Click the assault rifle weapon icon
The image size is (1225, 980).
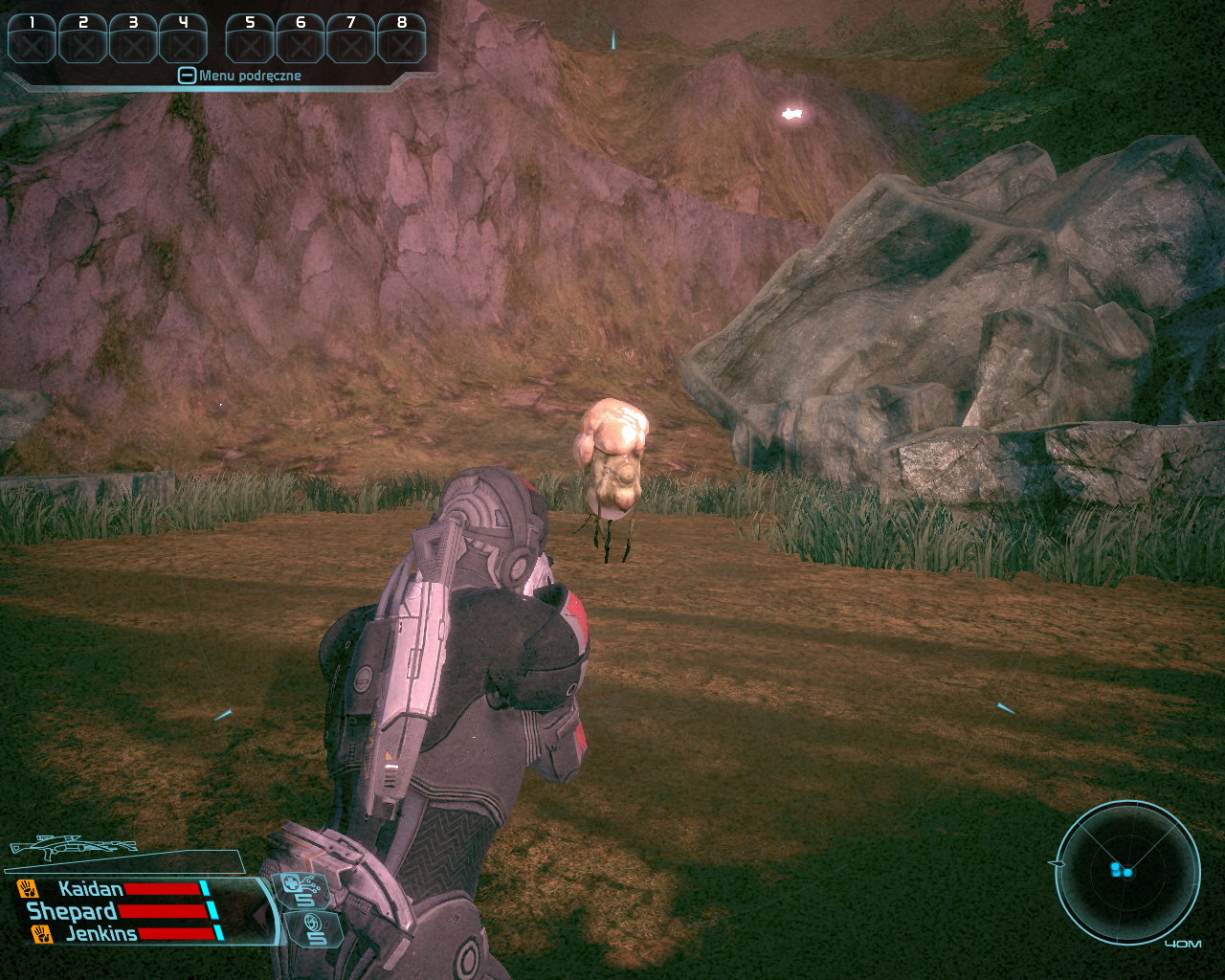(x=74, y=848)
